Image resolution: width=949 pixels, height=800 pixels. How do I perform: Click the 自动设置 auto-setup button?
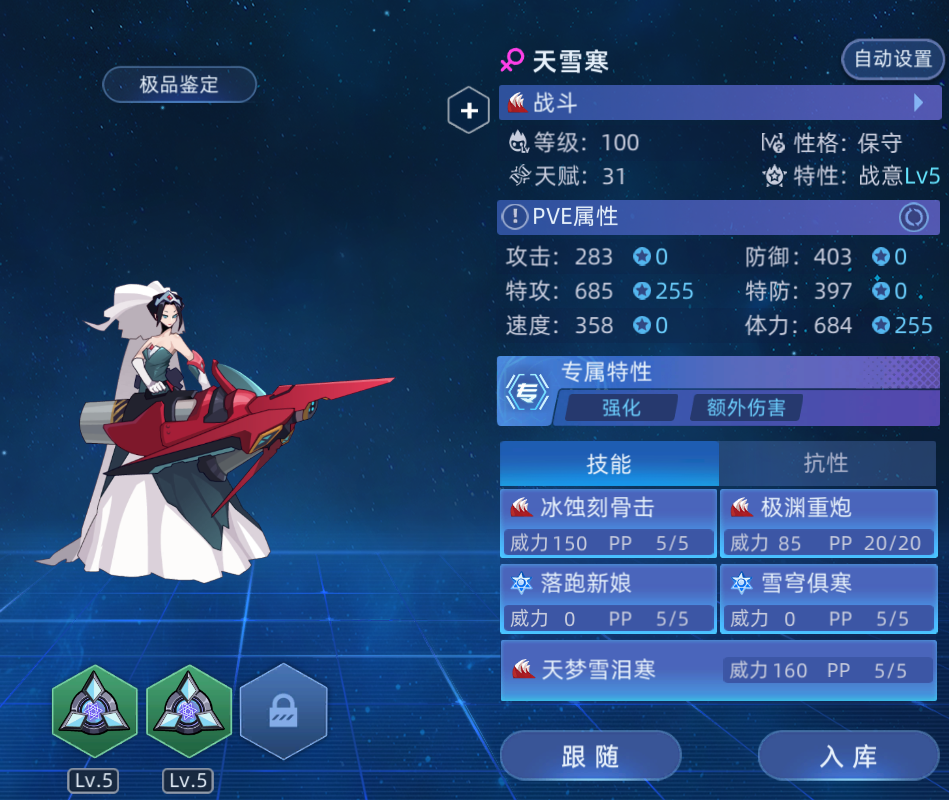click(892, 59)
